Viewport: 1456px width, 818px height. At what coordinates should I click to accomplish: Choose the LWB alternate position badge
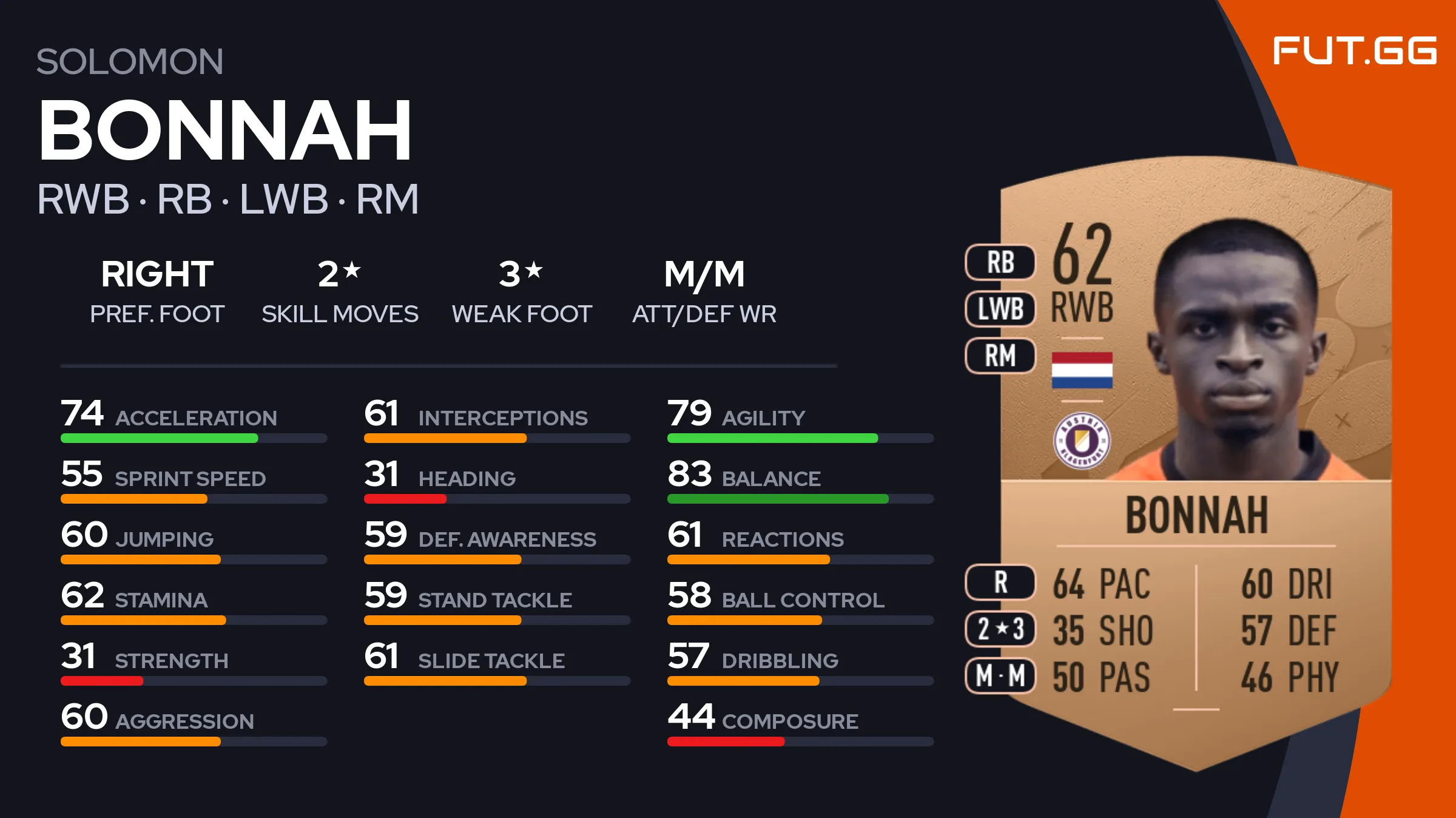tap(1000, 309)
